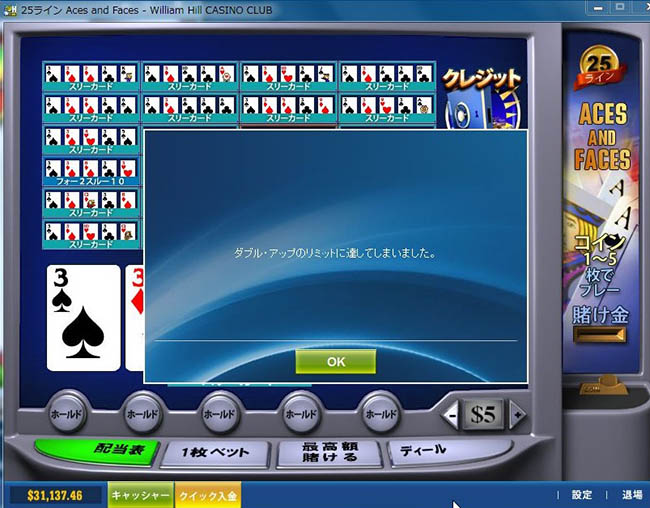Increase the $5 coin value with plus
This screenshot has width=650, height=508.
pyautogui.click(x=517, y=413)
